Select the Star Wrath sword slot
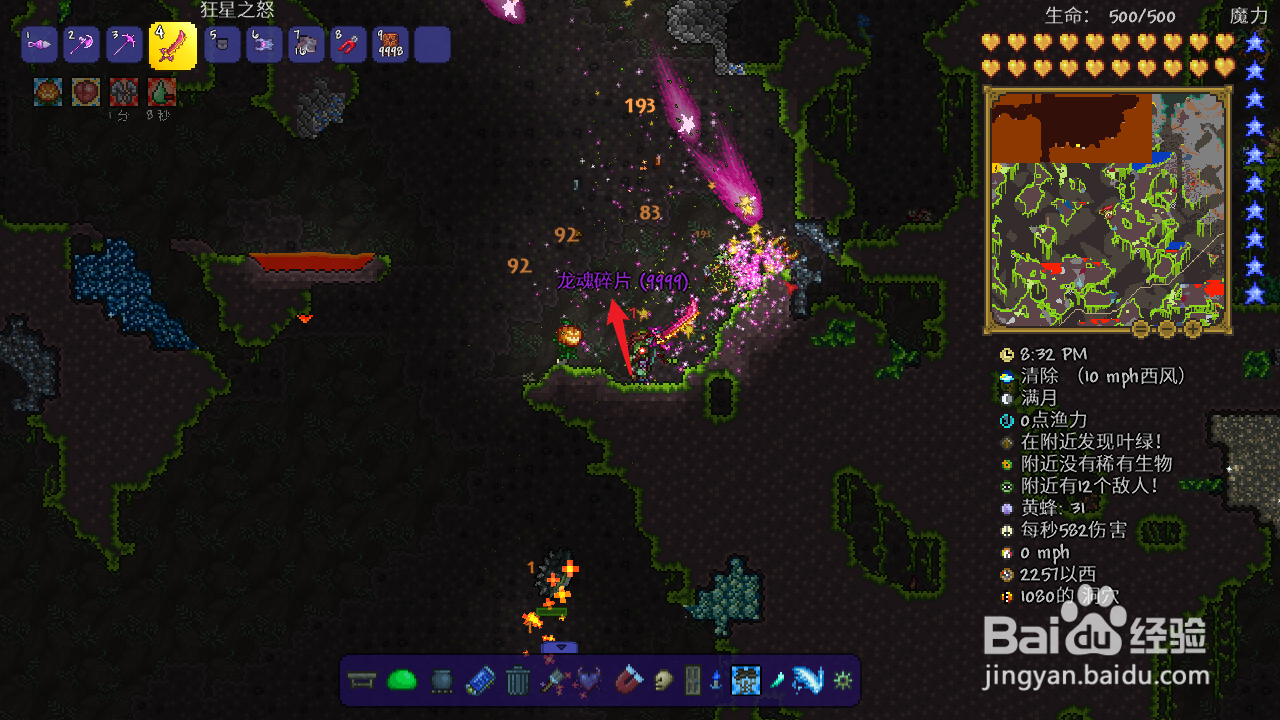This screenshot has width=1280, height=720. [x=172, y=46]
